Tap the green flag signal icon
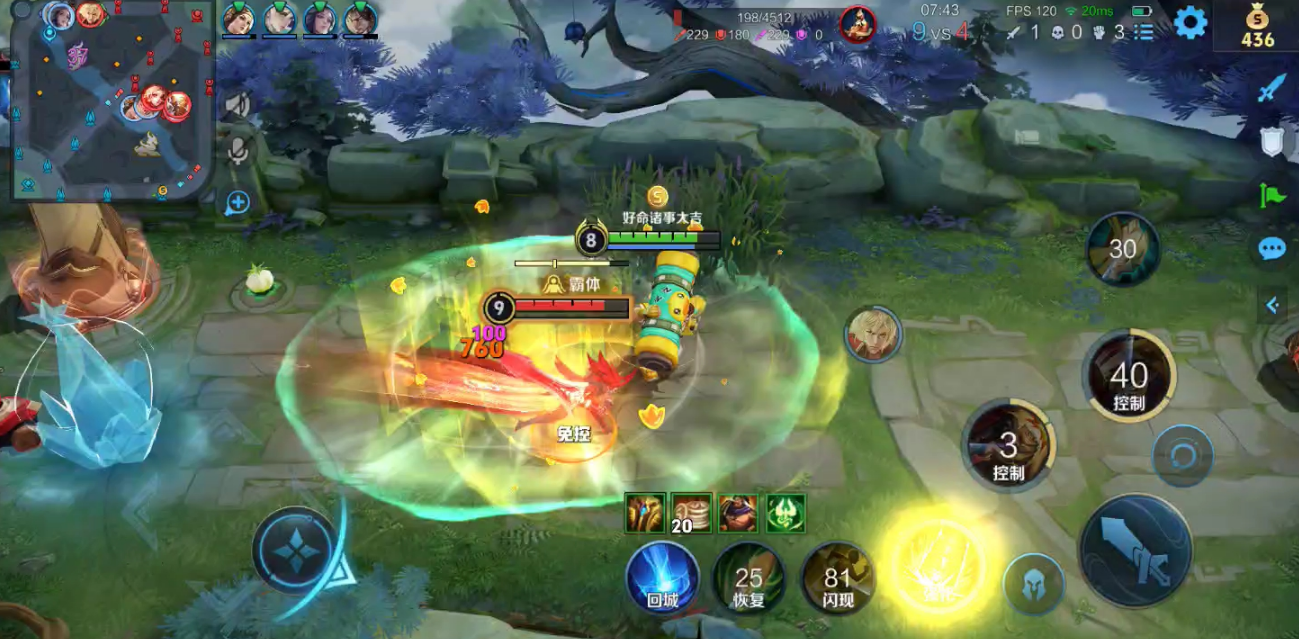 click(x=1271, y=195)
